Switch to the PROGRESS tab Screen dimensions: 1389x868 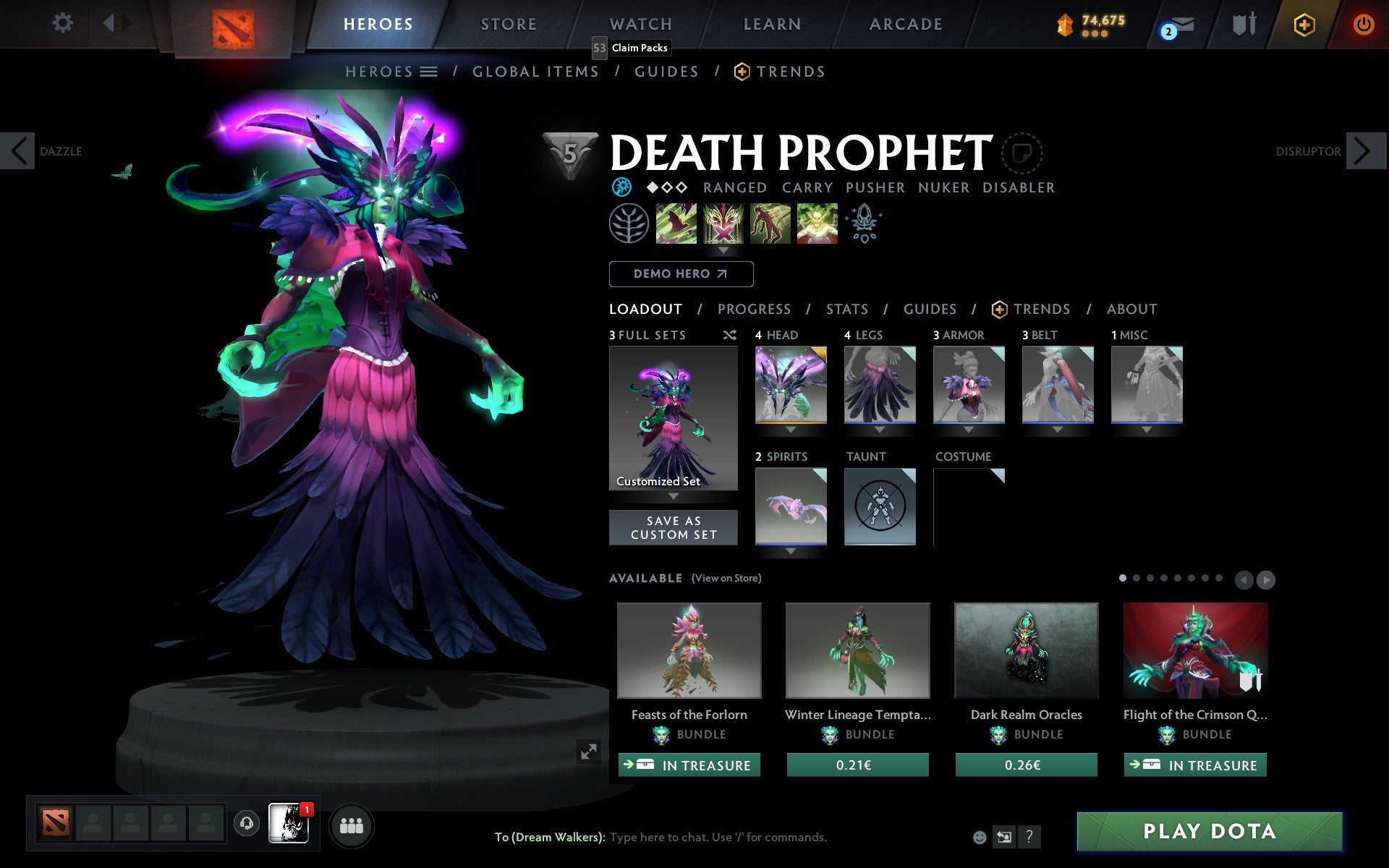[x=754, y=309]
